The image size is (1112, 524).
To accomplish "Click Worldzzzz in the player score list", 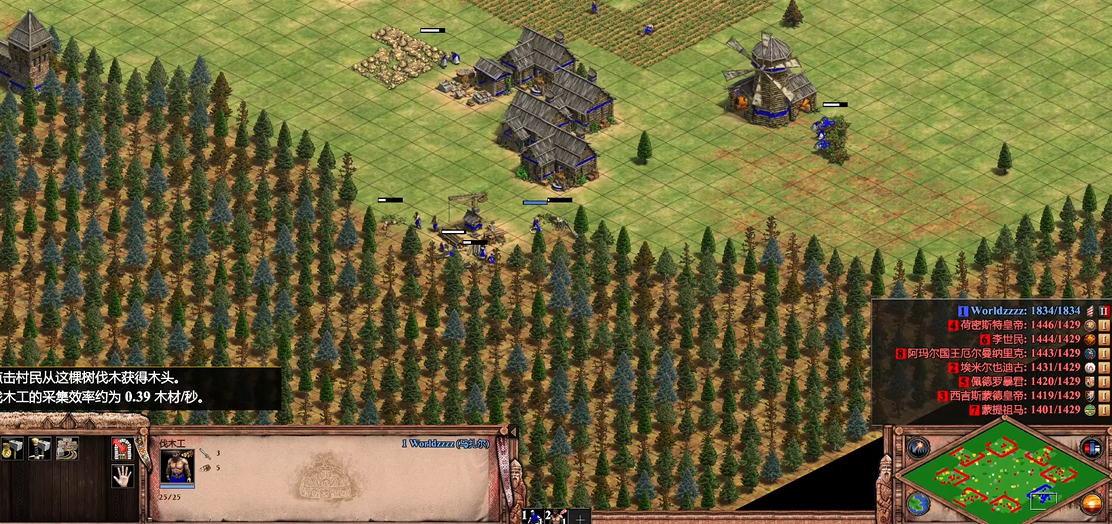I will click(x=1000, y=311).
